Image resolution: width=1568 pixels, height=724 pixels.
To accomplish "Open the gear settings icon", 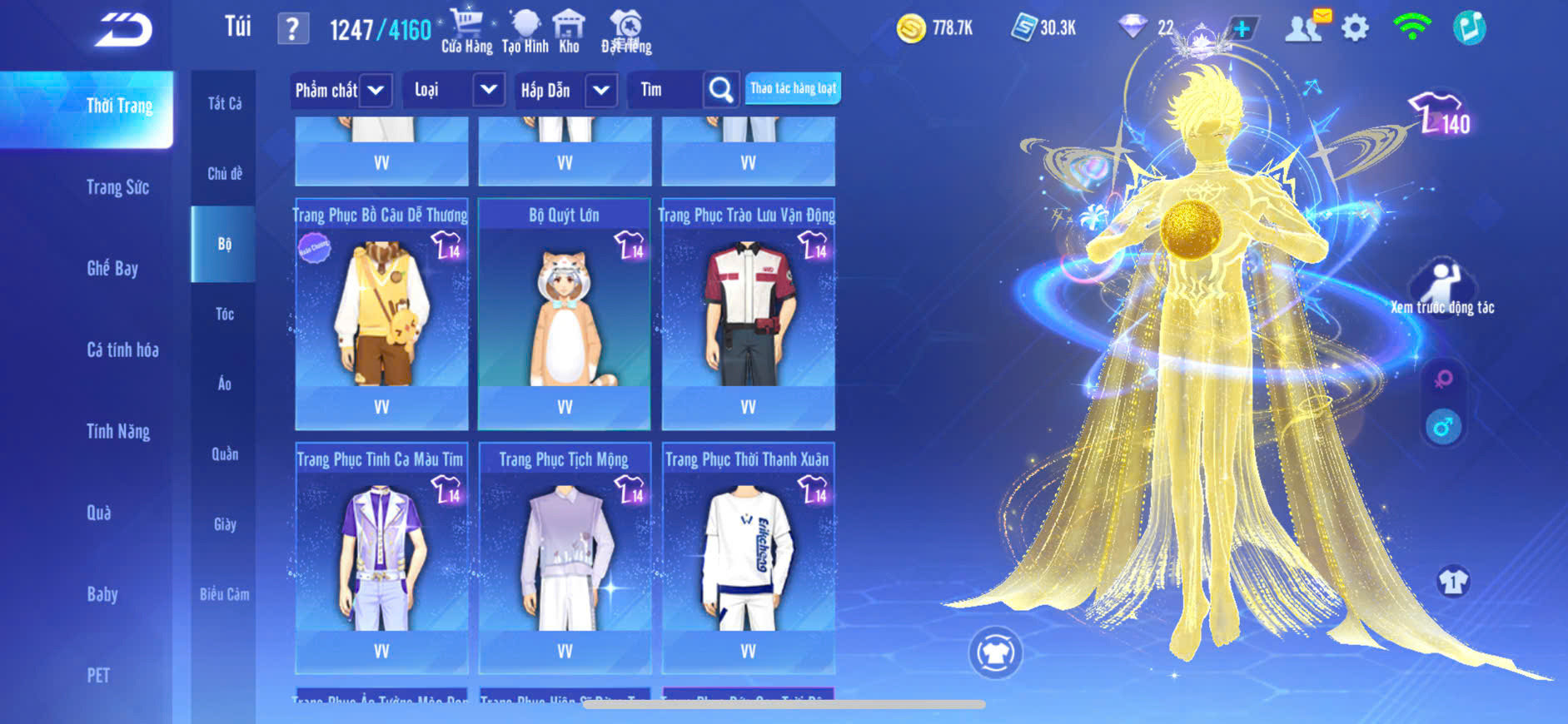I will point(1355,29).
